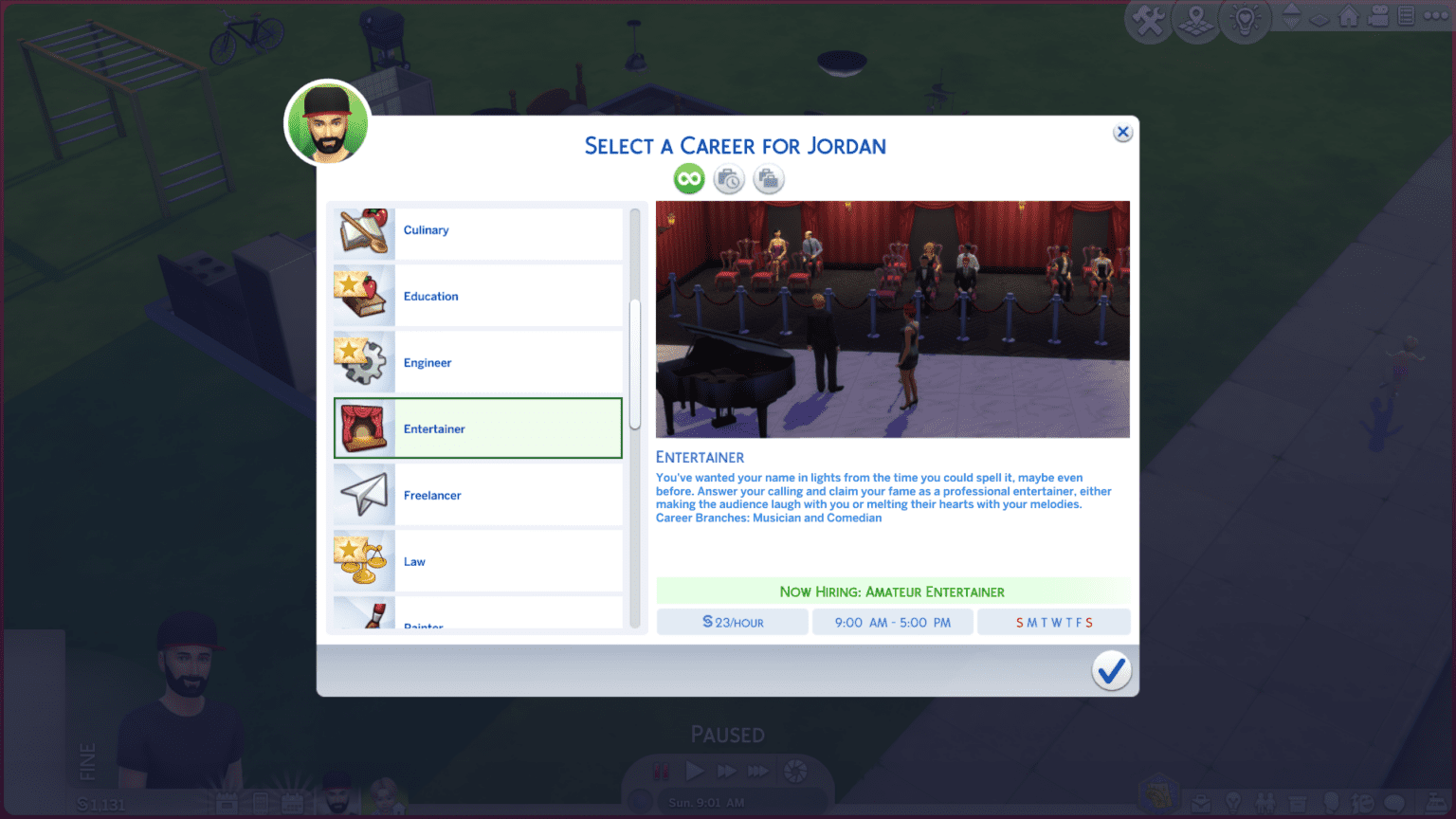1456x819 pixels.
Task: Select the Entertainer career entry
Action: click(478, 428)
